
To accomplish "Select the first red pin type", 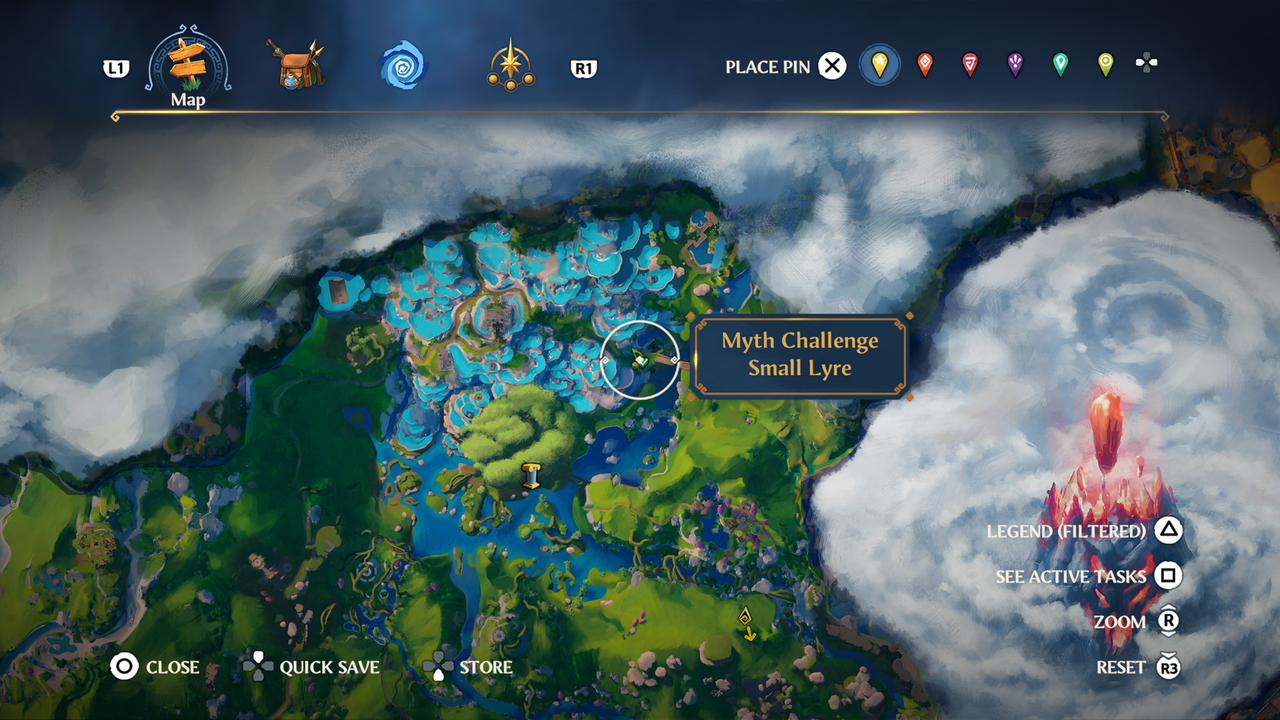I will 925,65.
